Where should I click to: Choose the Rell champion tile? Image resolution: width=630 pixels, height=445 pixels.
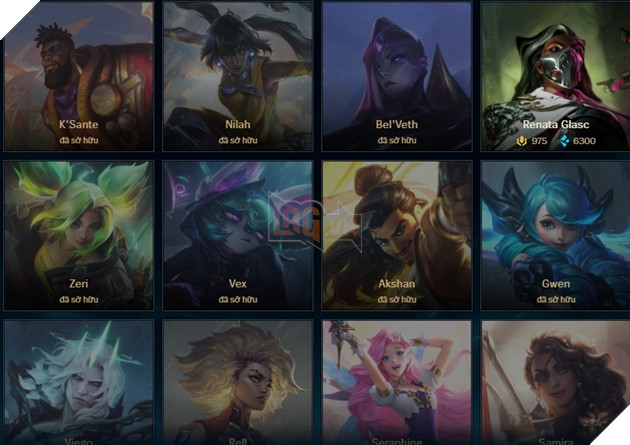click(x=237, y=385)
